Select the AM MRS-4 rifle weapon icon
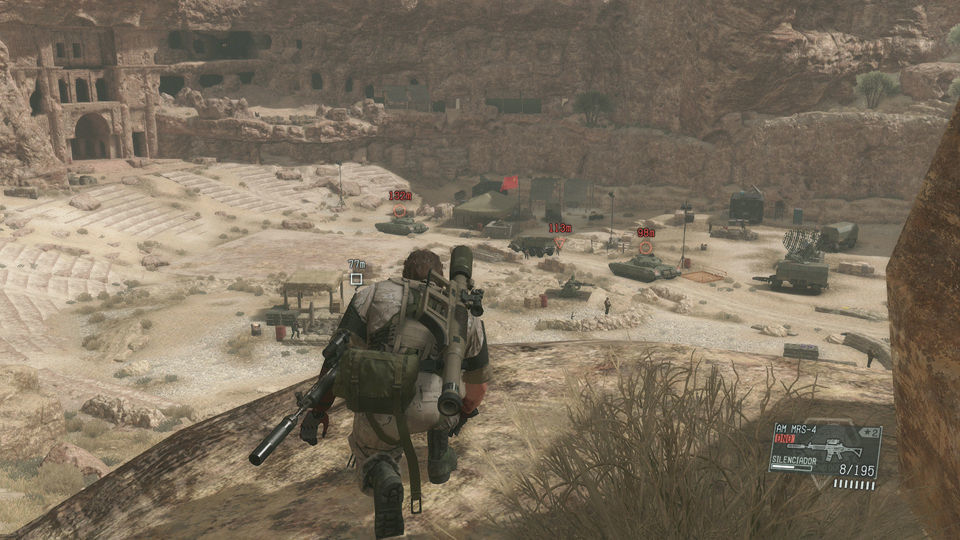 tap(824, 445)
